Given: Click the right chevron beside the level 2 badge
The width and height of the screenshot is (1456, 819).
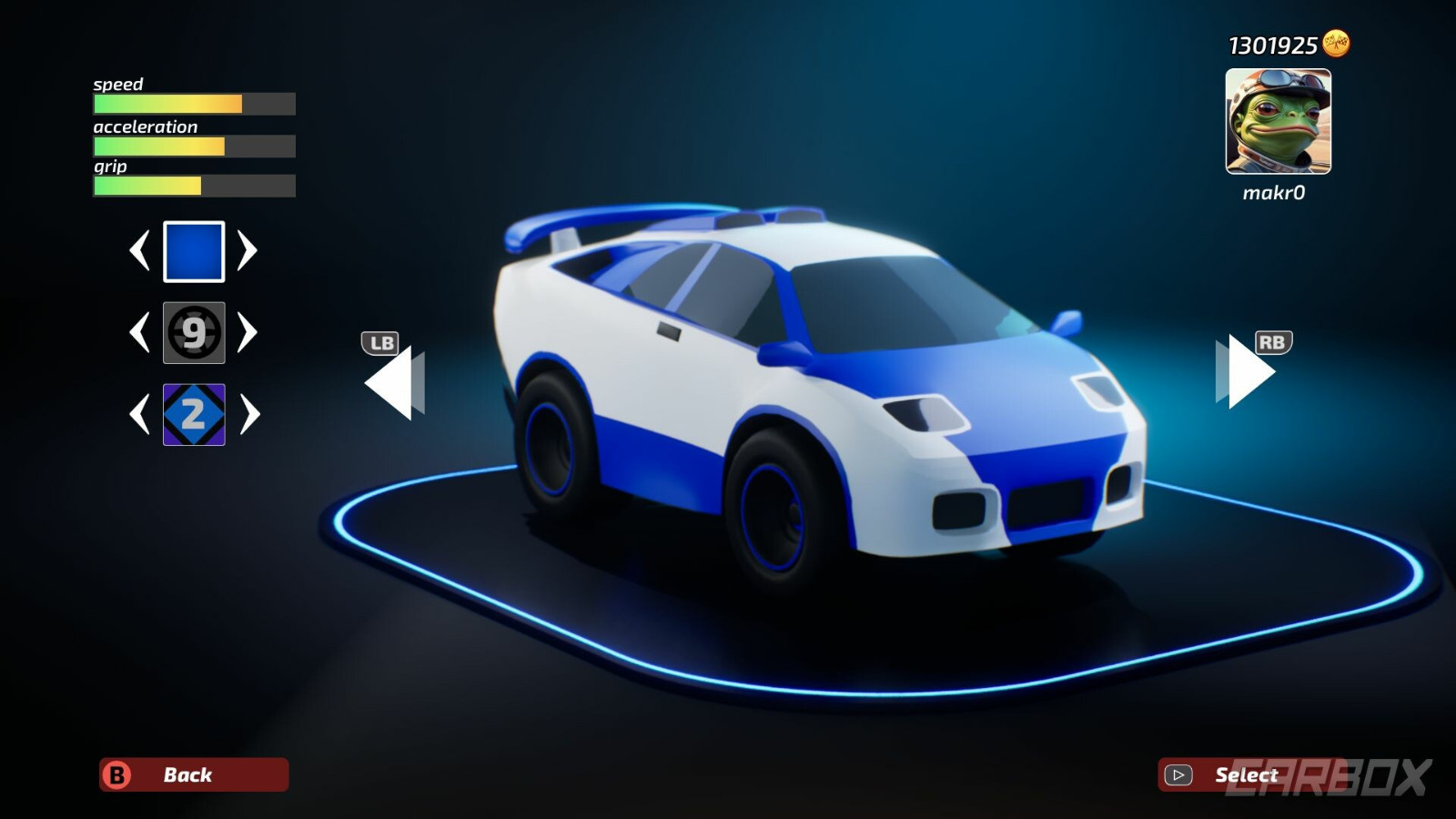Looking at the screenshot, I should 247,414.
